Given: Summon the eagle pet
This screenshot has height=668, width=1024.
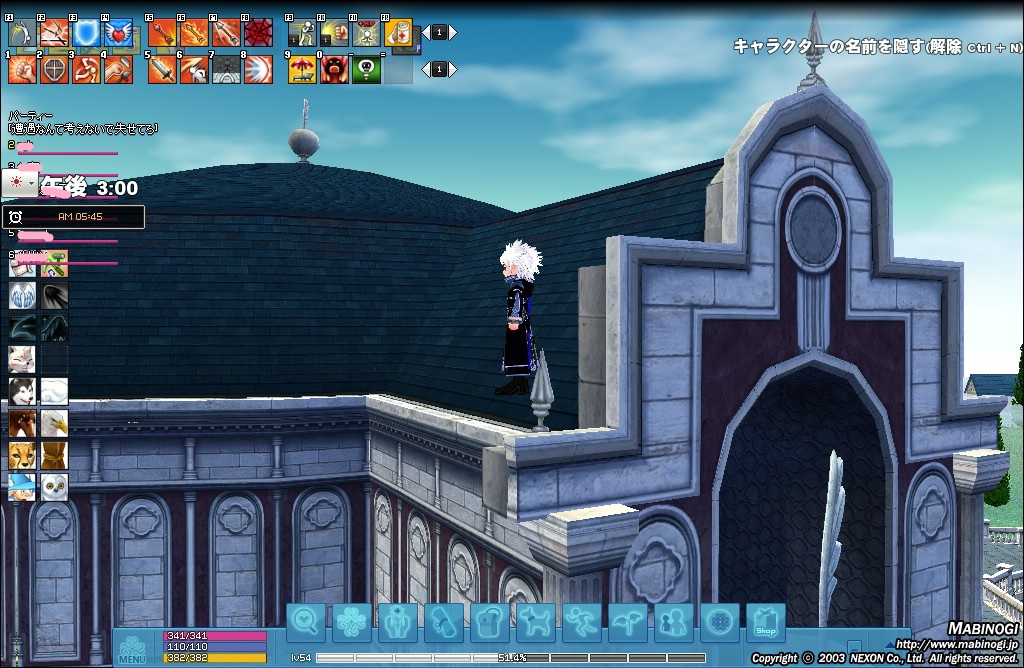Looking at the screenshot, I should pyautogui.click(x=54, y=423).
